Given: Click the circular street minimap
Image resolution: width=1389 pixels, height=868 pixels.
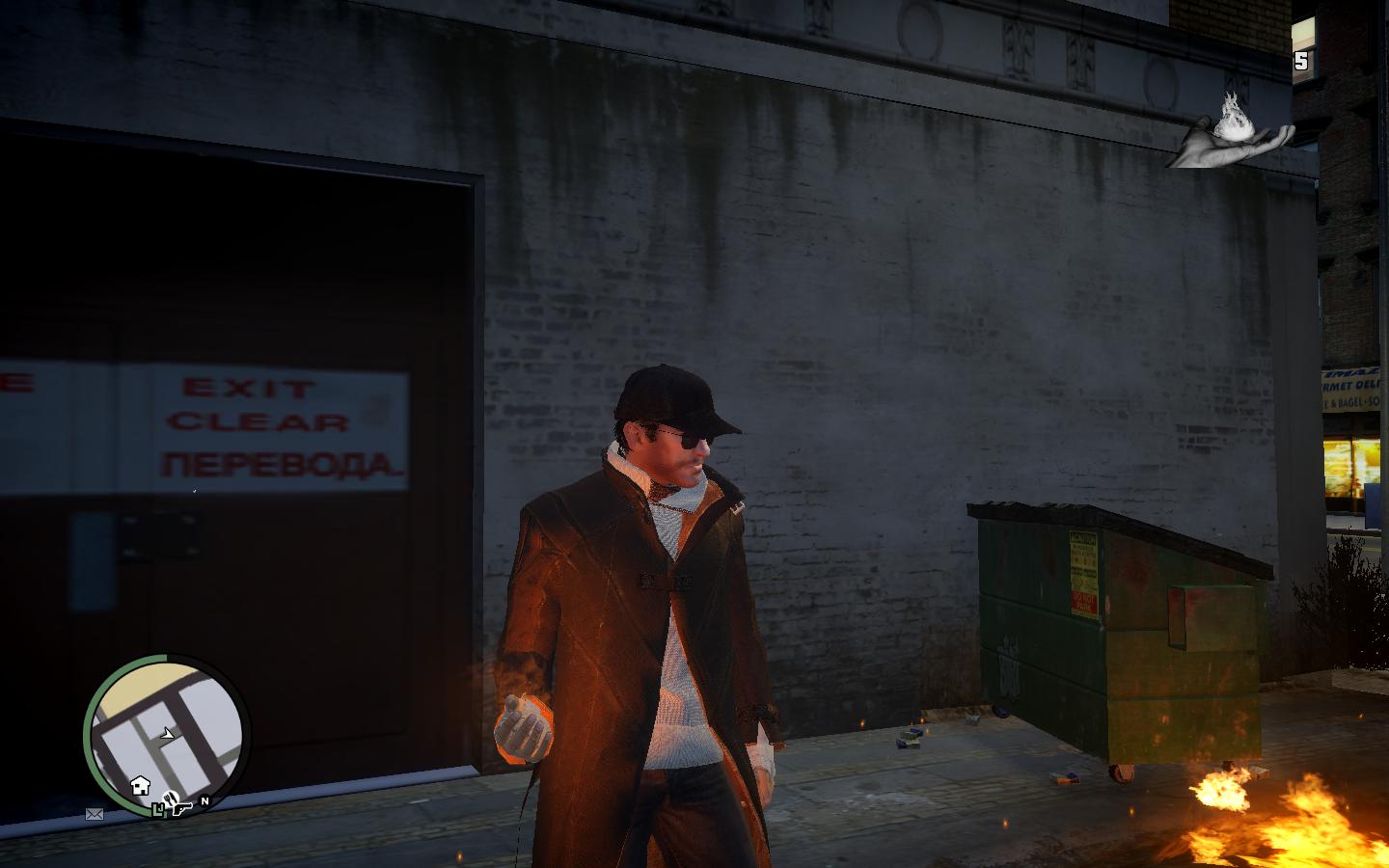Looking at the screenshot, I should [167, 735].
